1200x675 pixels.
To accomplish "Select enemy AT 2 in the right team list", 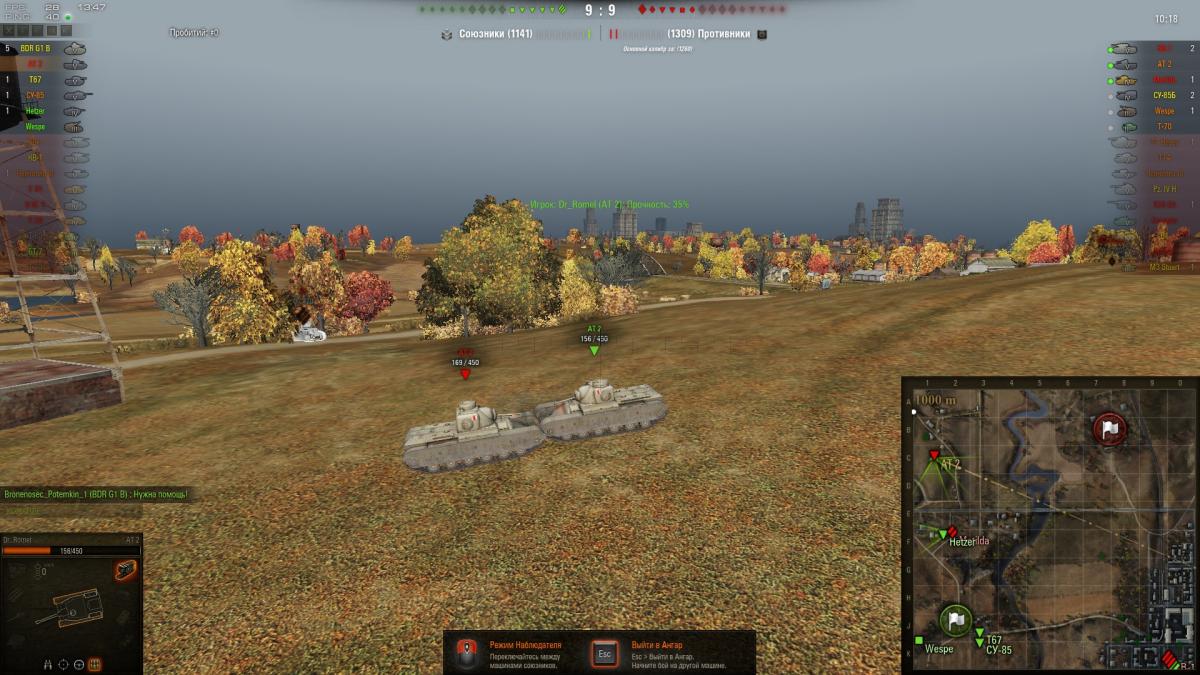I will pos(1163,64).
